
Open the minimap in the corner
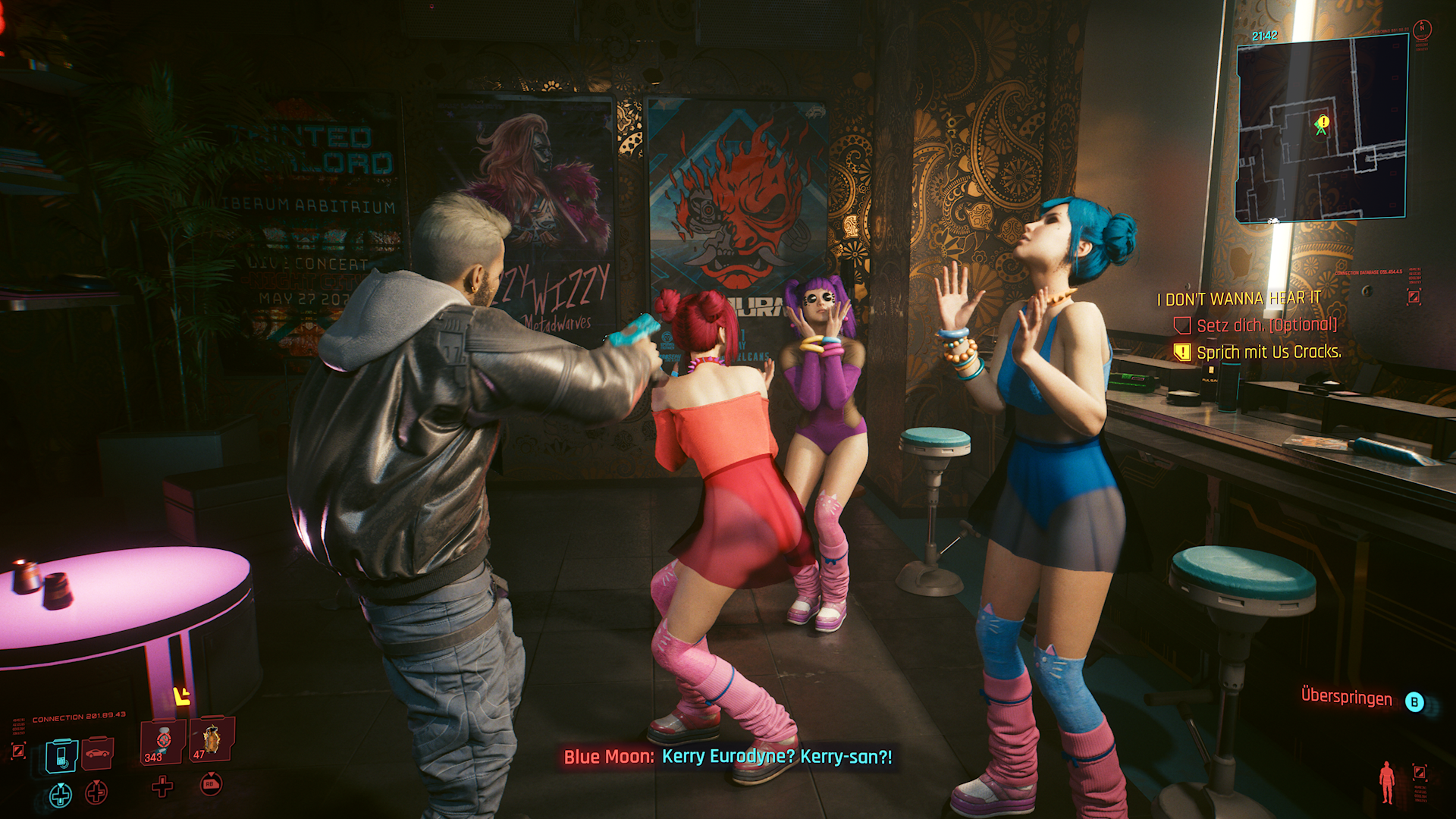click(x=1322, y=129)
